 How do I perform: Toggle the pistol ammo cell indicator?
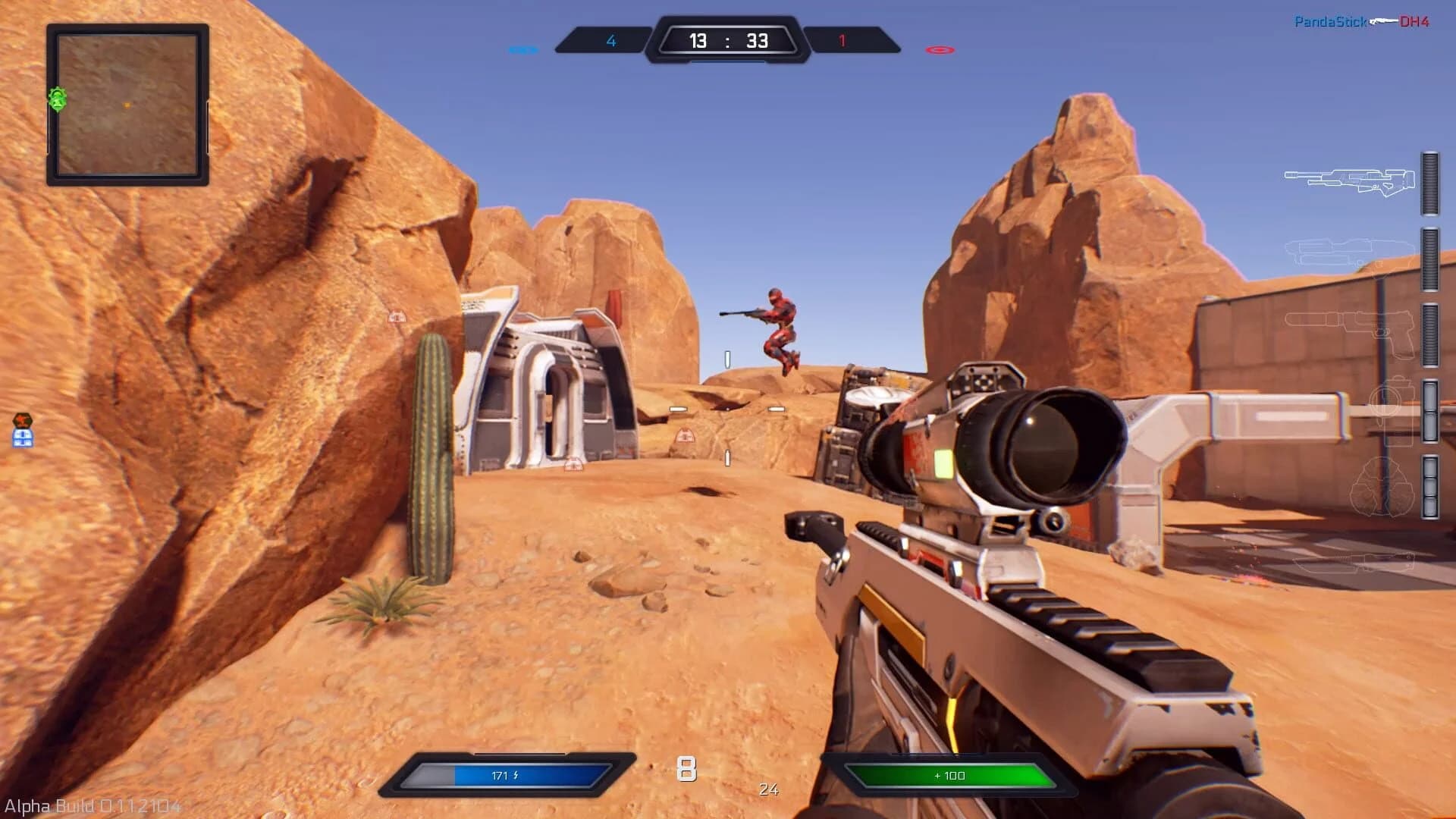click(1429, 334)
